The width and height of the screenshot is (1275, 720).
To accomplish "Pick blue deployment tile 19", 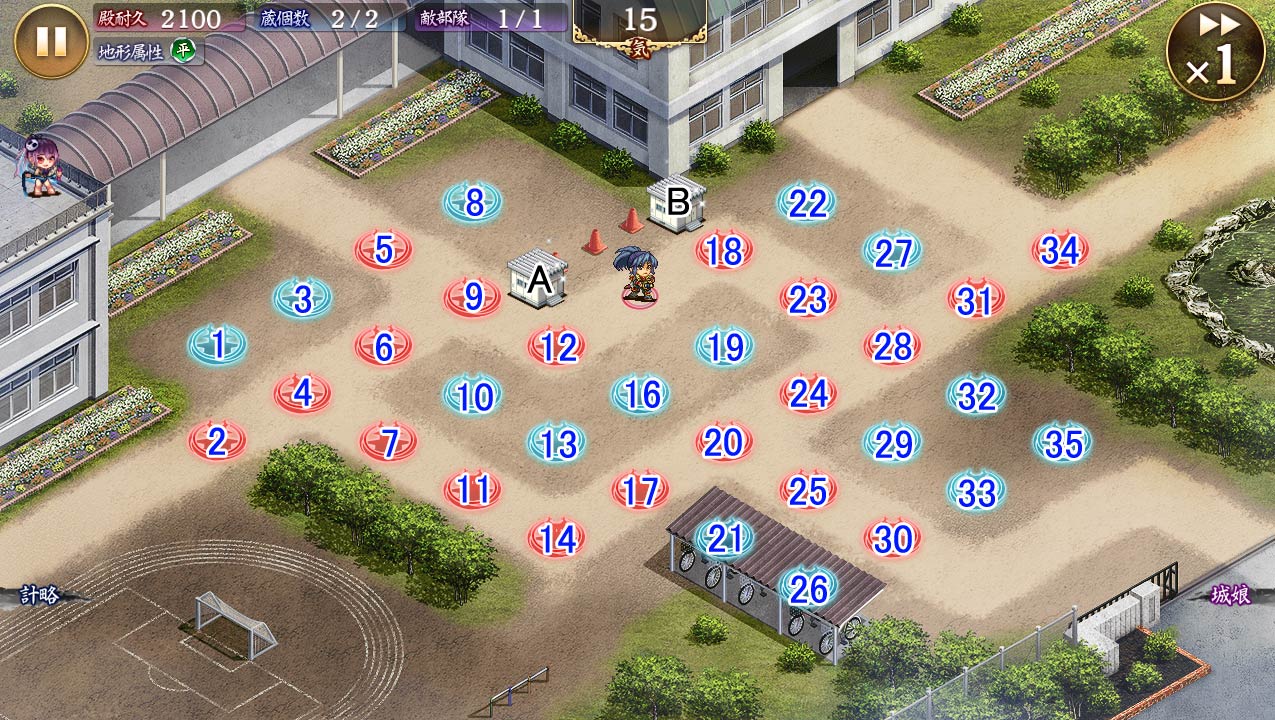I will coord(725,347).
